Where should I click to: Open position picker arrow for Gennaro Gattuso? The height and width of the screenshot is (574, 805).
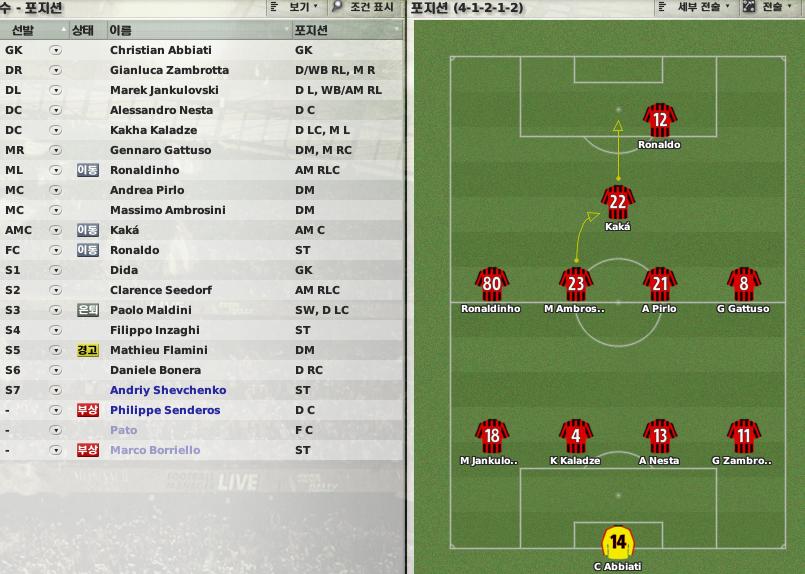coord(55,150)
